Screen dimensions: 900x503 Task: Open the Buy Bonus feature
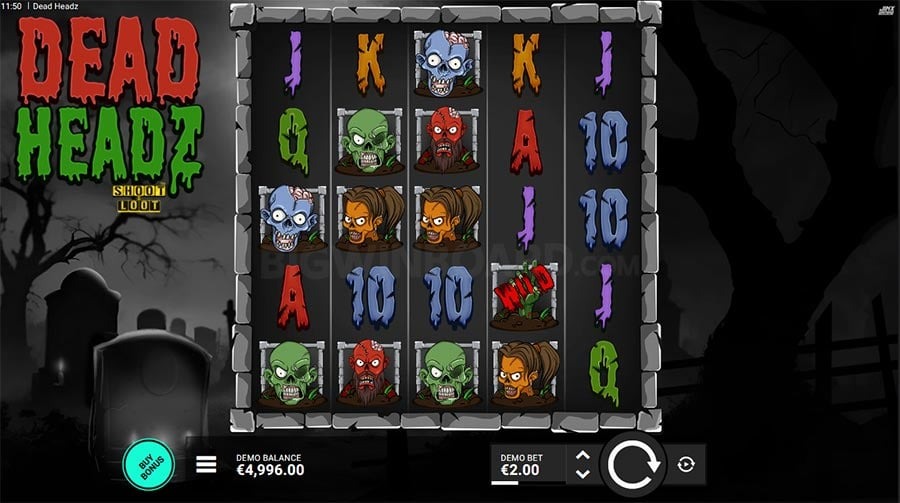[x=148, y=463]
